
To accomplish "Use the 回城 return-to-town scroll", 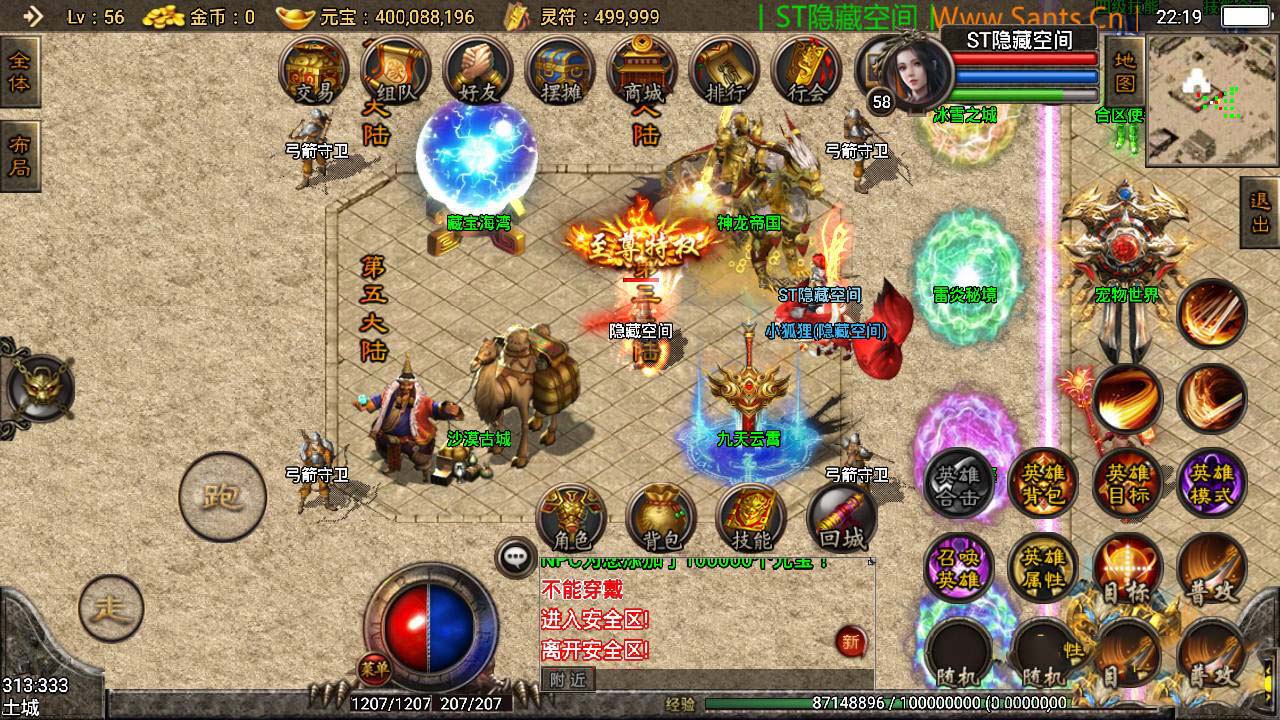I will tap(841, 520).
